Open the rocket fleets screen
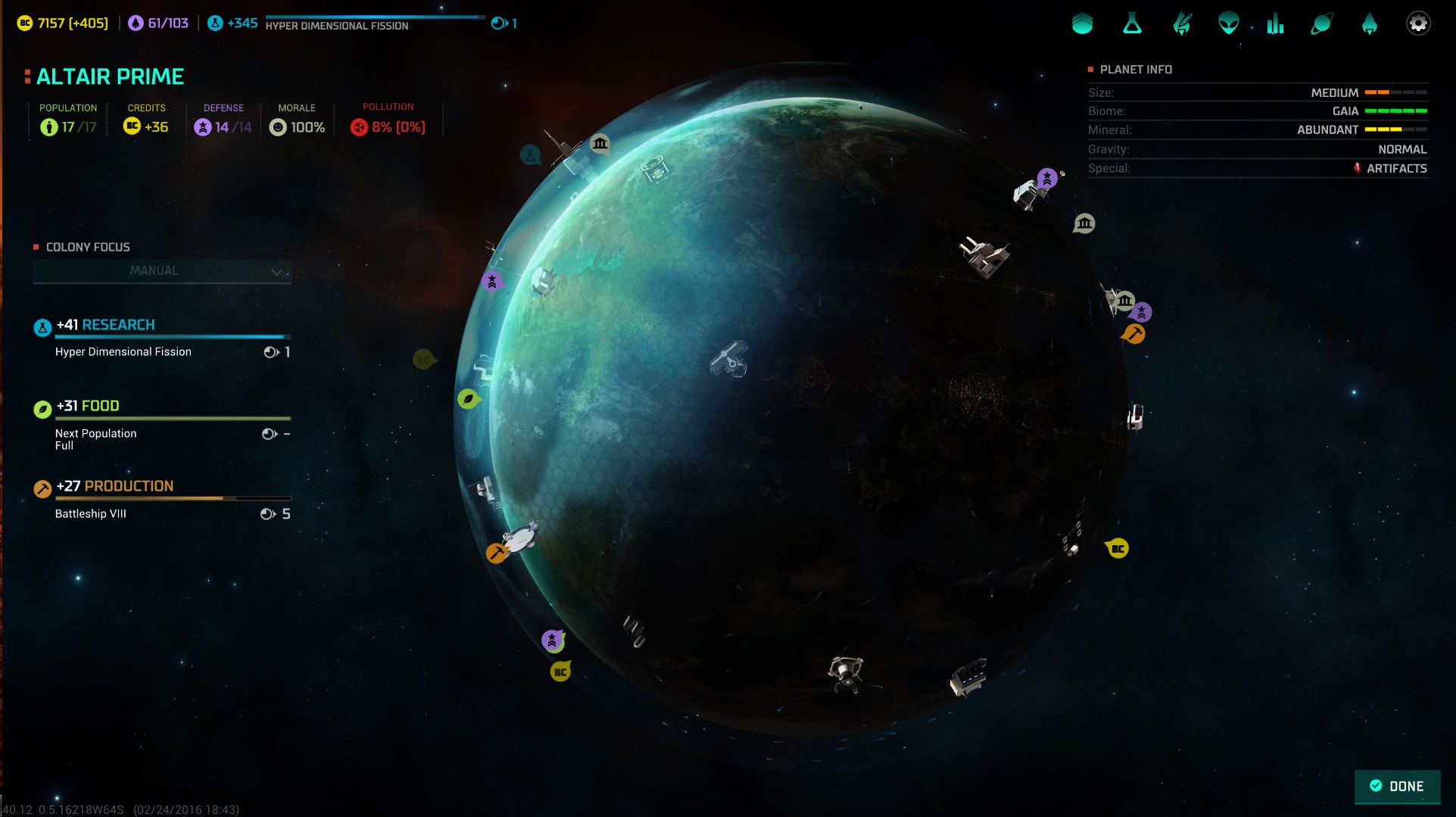The height and width of the screenshot is (817, 1456). 1369,24
